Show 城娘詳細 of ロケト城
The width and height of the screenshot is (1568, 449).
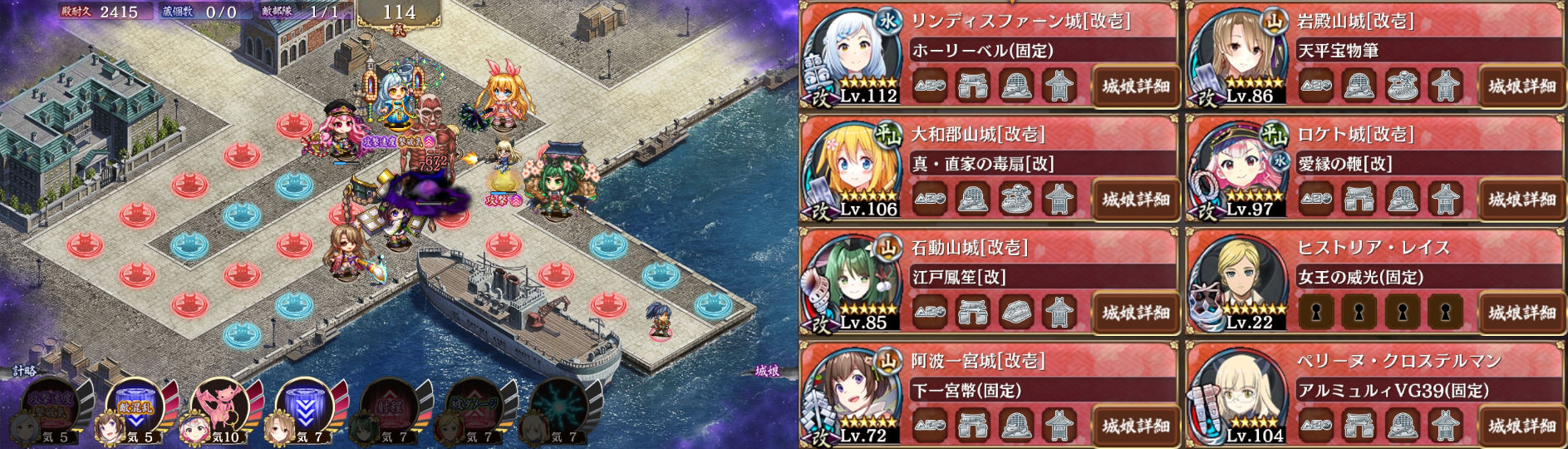(1521, 199)
